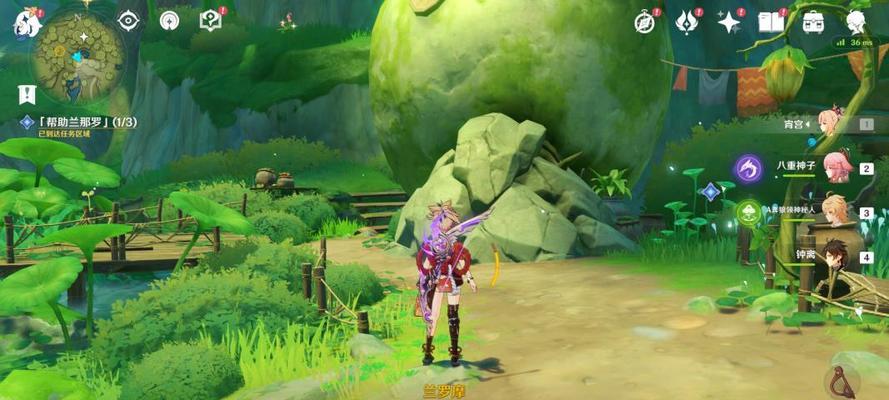Open the backpack inventory icon

813,21
